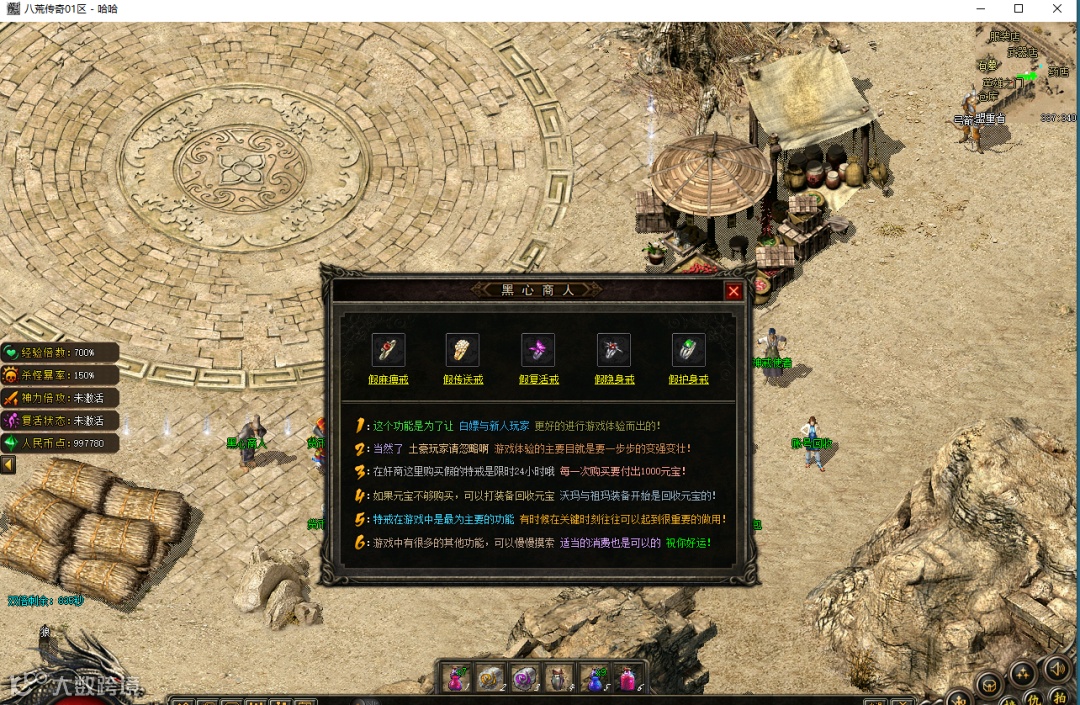This screenshot has width=1080, height=705.
Task: Click the 复活状态 status entry
Action: (x=60, y=420)
